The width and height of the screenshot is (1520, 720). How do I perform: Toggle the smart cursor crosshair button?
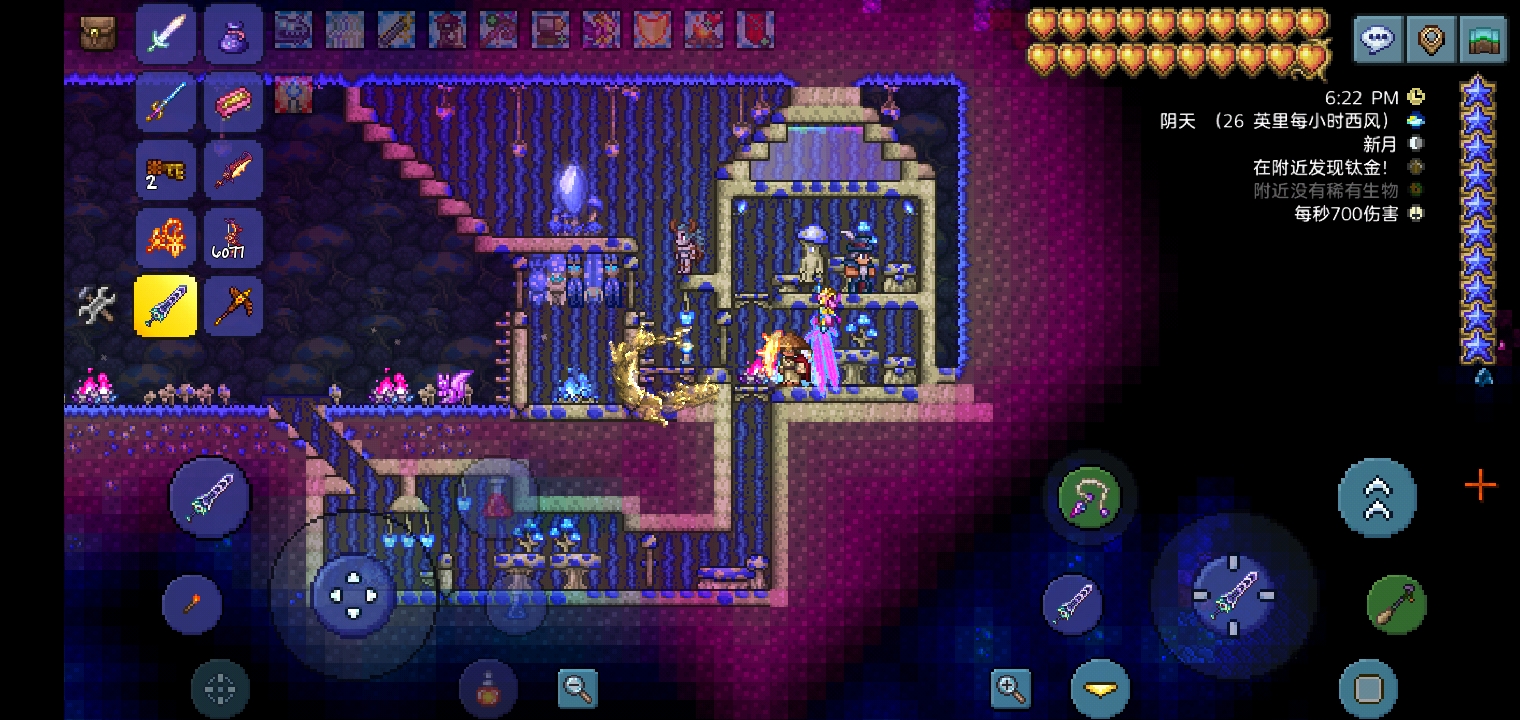tap(220, 688)
